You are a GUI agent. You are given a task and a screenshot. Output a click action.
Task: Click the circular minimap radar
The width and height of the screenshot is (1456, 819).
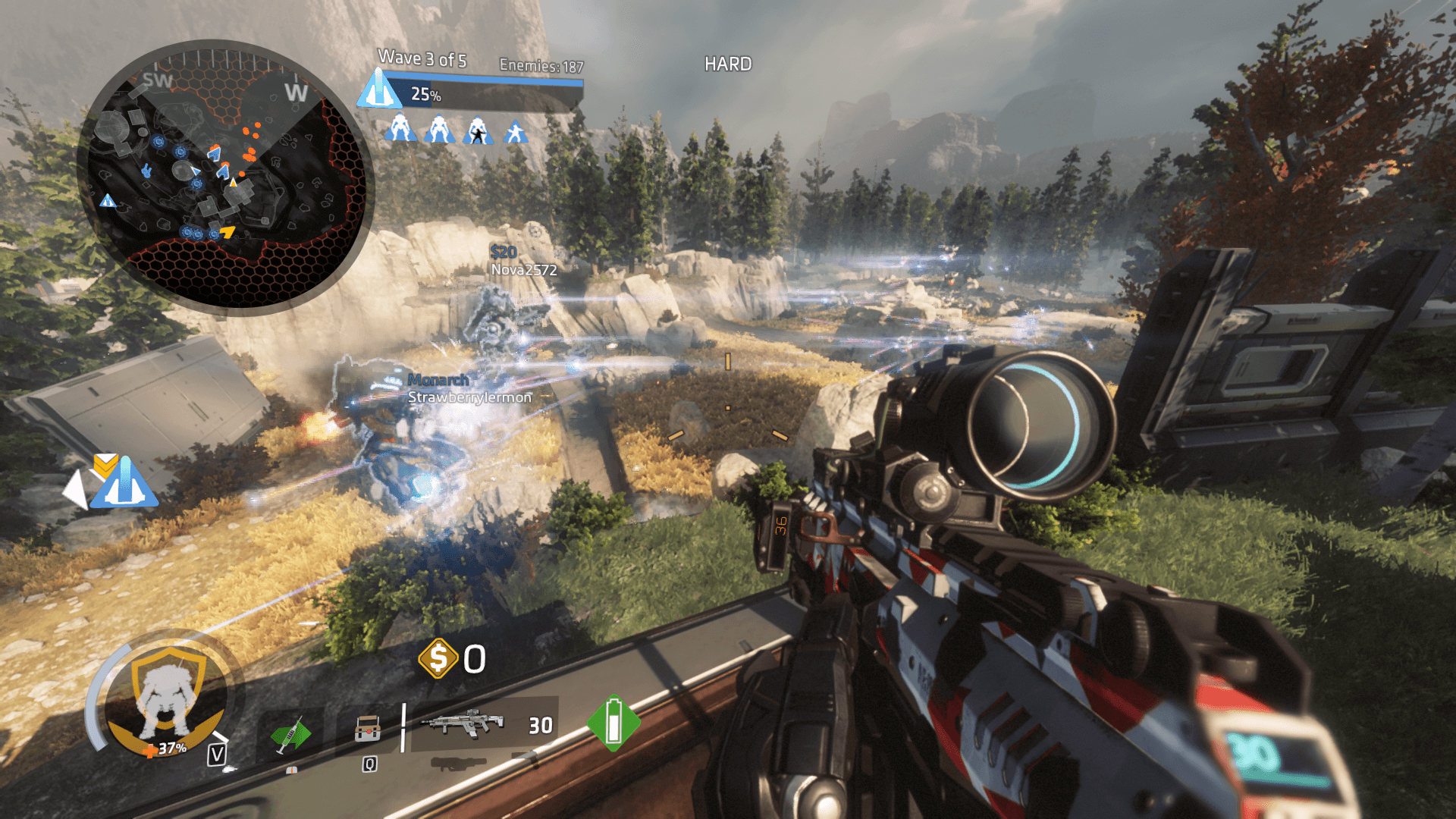[x=225, y=177]
